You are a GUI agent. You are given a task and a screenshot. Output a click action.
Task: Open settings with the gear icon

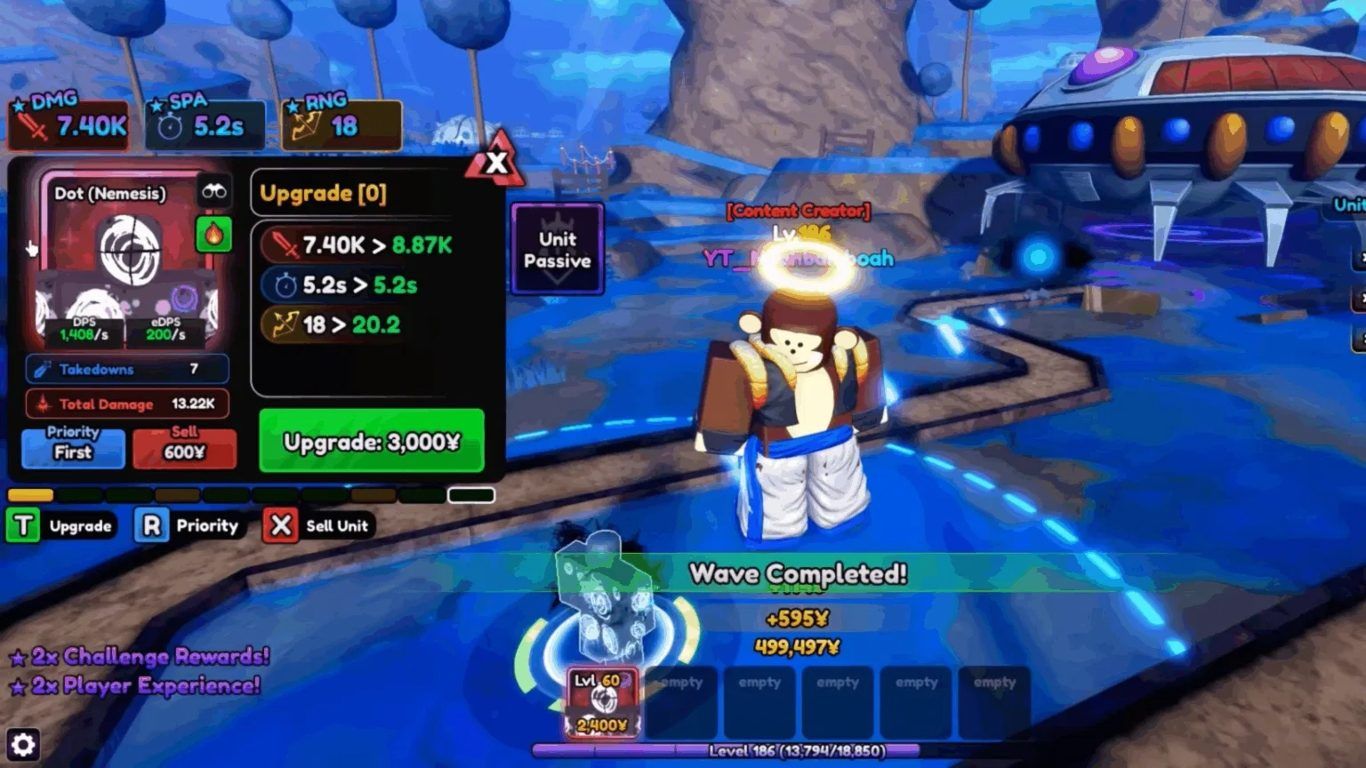click(22, 744)
